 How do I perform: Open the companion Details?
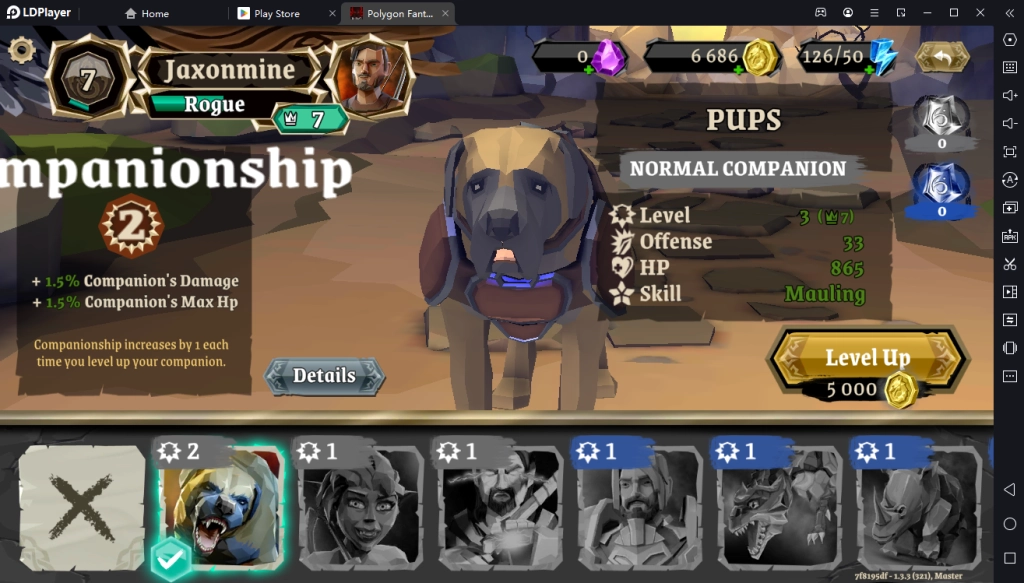click(x=324, y=376)
